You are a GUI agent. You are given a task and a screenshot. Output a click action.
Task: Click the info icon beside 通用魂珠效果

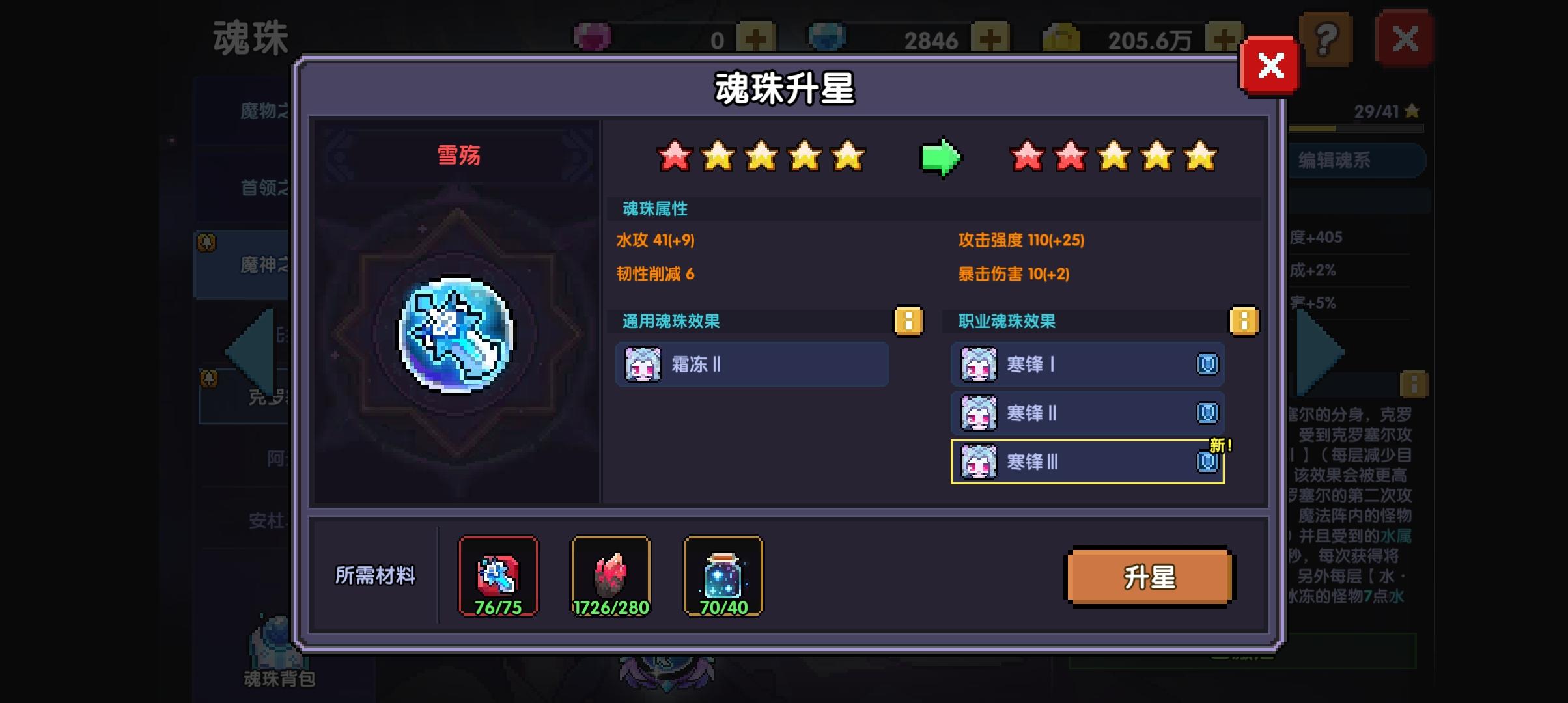pyautogui.click(x=908, y=321)
